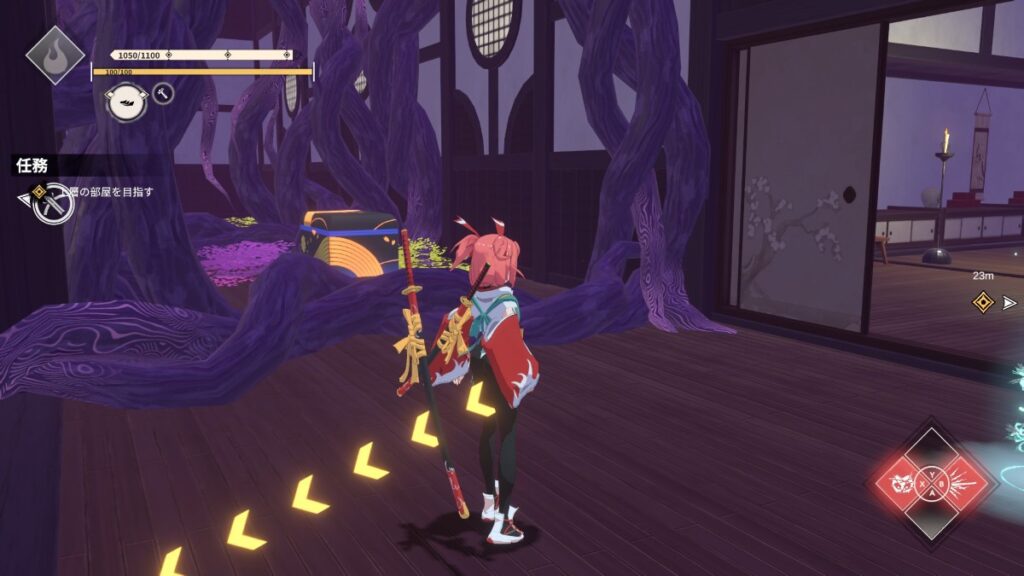Open the small hammer icon

point(163,94)
